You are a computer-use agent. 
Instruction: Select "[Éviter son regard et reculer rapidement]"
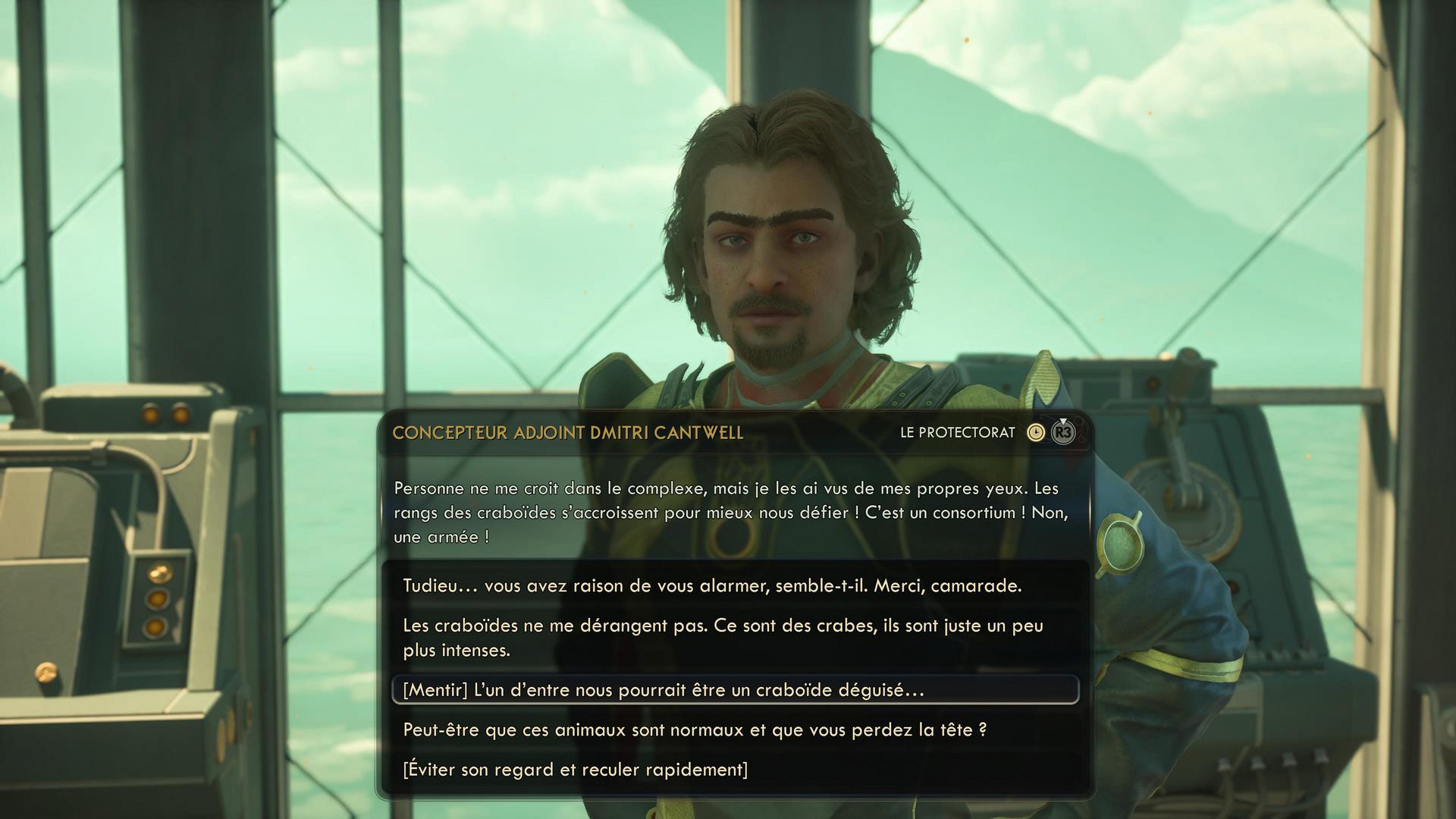click(575, 770)
